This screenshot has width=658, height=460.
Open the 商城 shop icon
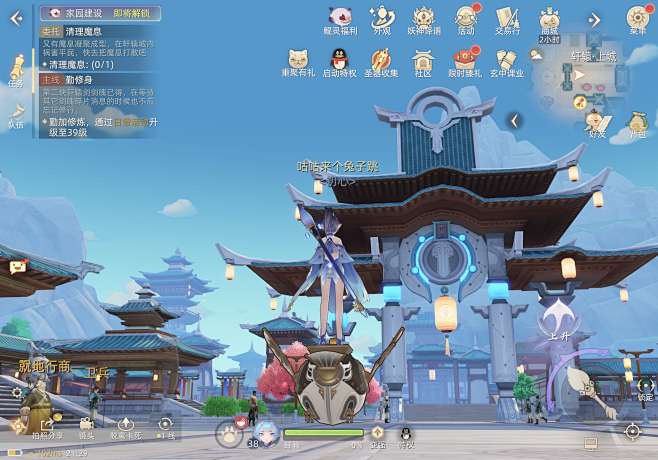(549, 19)
